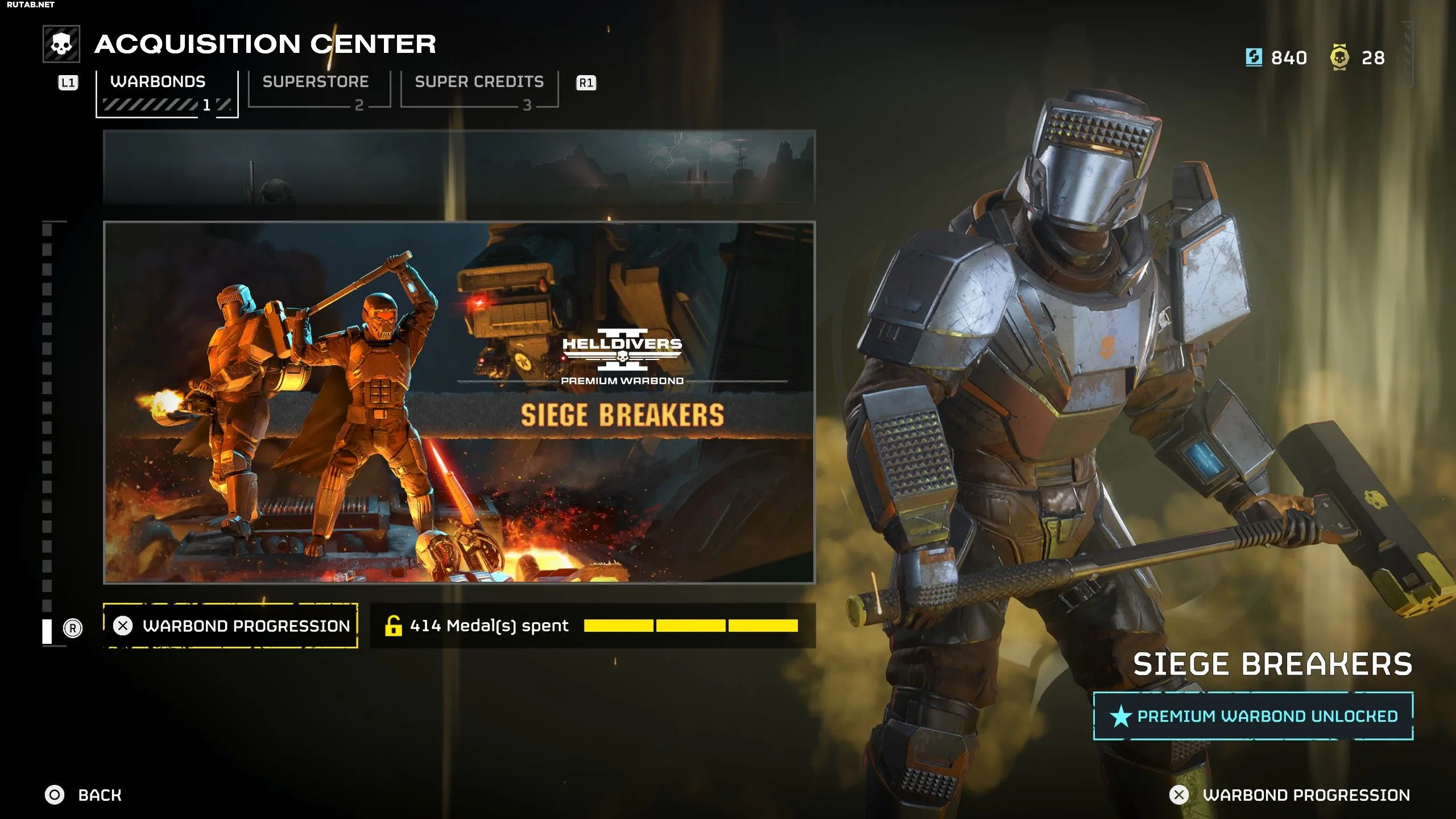Choose the dimmed warbond banner above
The width and height of the screenshot is (1456, 819).
[459, 167]
